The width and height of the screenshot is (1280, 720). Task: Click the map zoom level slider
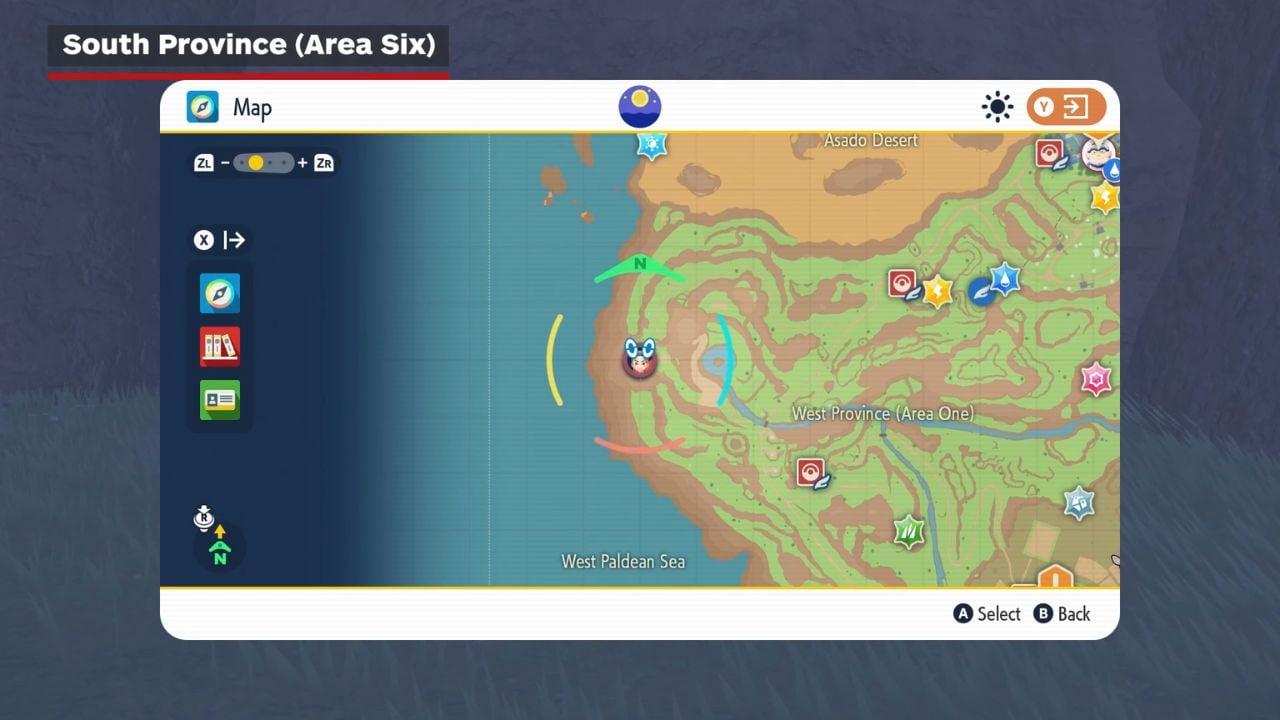coord(264,162)
